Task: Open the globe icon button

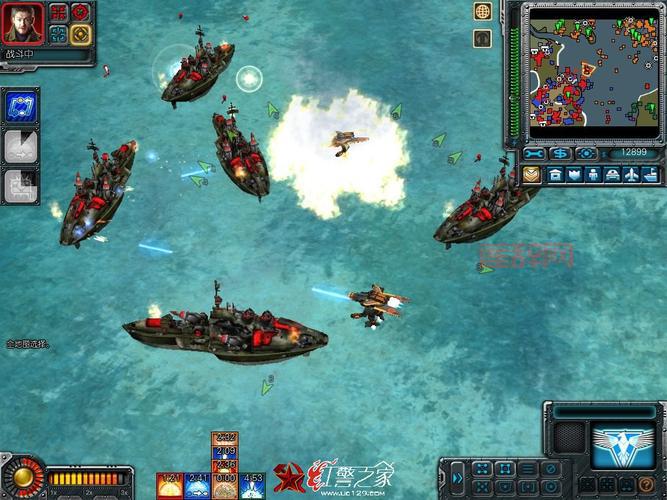Action: click(x=483, y=12)
